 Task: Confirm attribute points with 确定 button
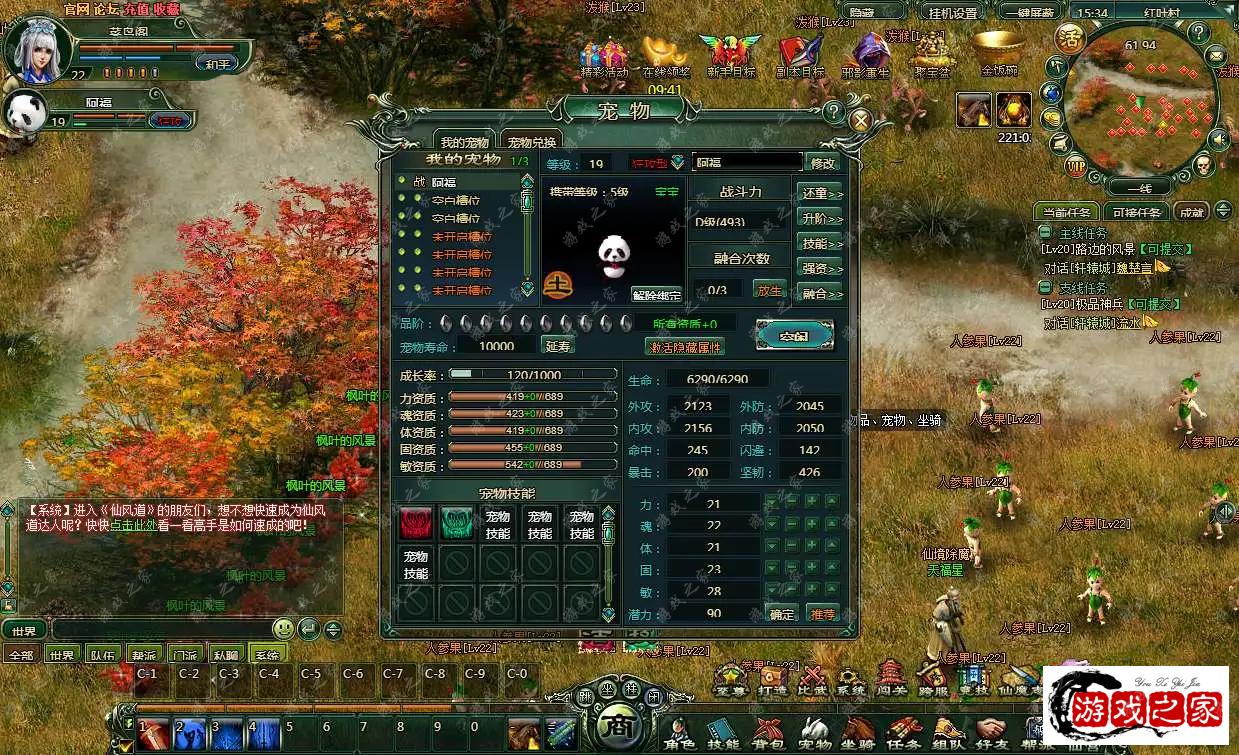[781, 614]
